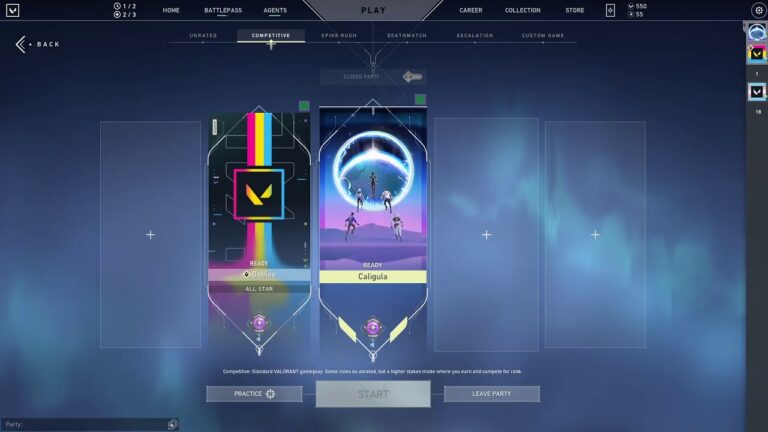768x432 pixels.
Task: Open the Agents page
Action: tap(275, 10)
